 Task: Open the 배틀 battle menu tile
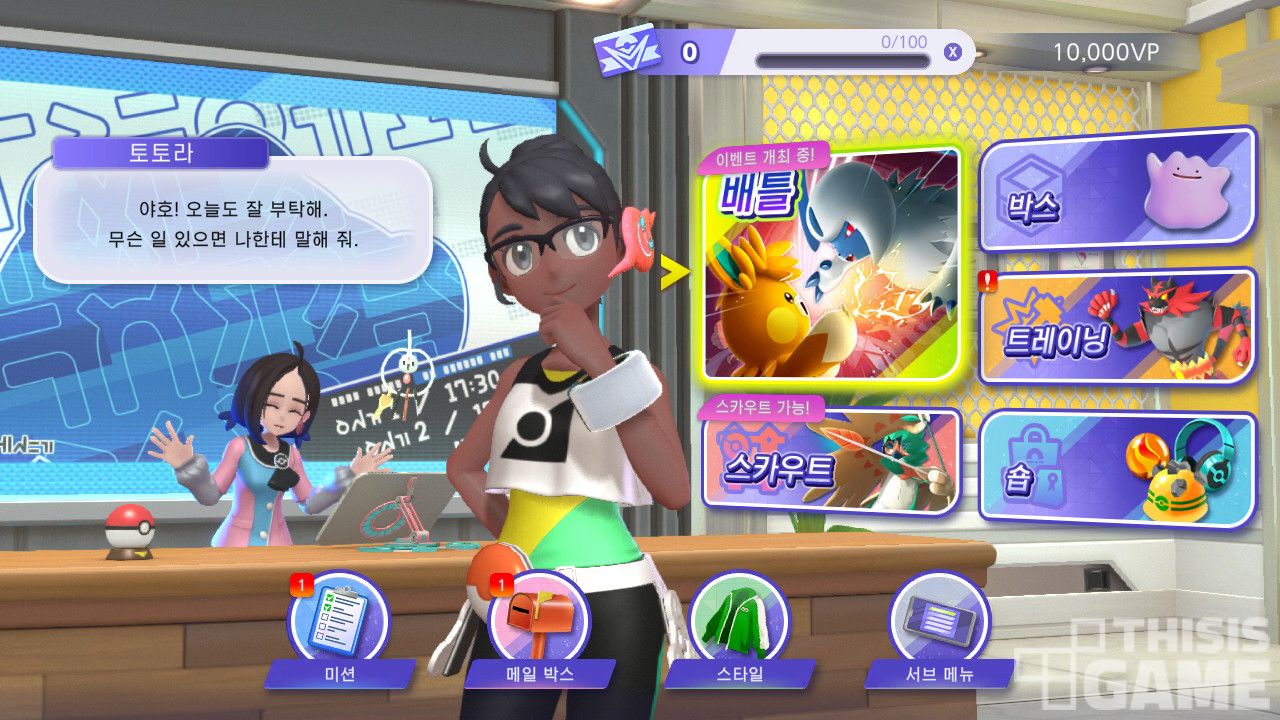coord(832,266)
